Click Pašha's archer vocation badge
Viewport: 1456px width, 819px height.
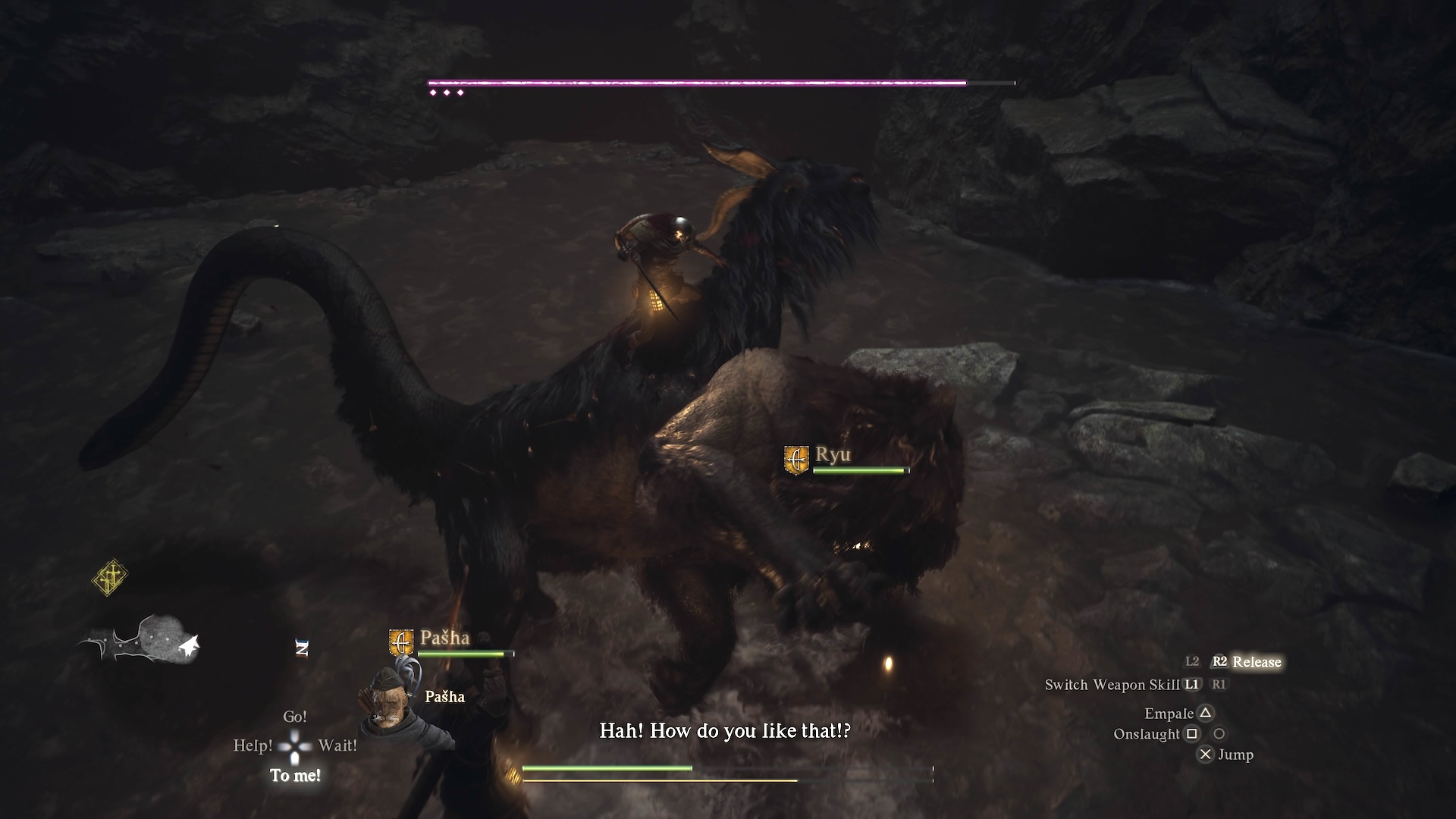pyautogui.click(x=401, y=642)
